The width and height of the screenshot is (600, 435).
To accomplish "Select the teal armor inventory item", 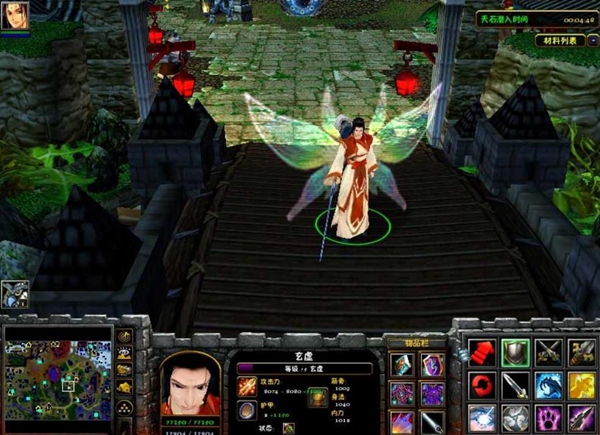I will (x=401, y=366).
